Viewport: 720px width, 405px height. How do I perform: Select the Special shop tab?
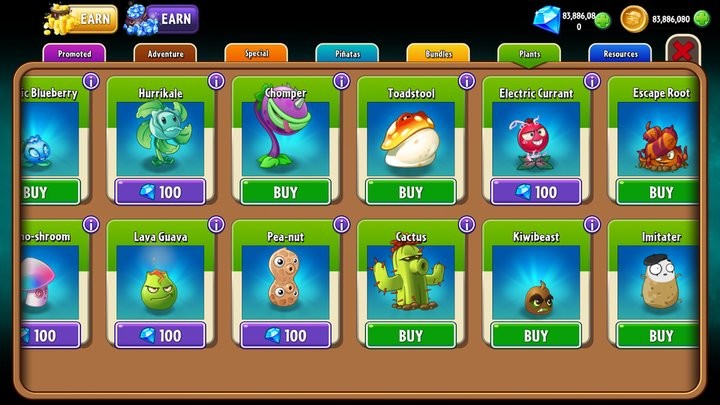(x=256, y=53)
